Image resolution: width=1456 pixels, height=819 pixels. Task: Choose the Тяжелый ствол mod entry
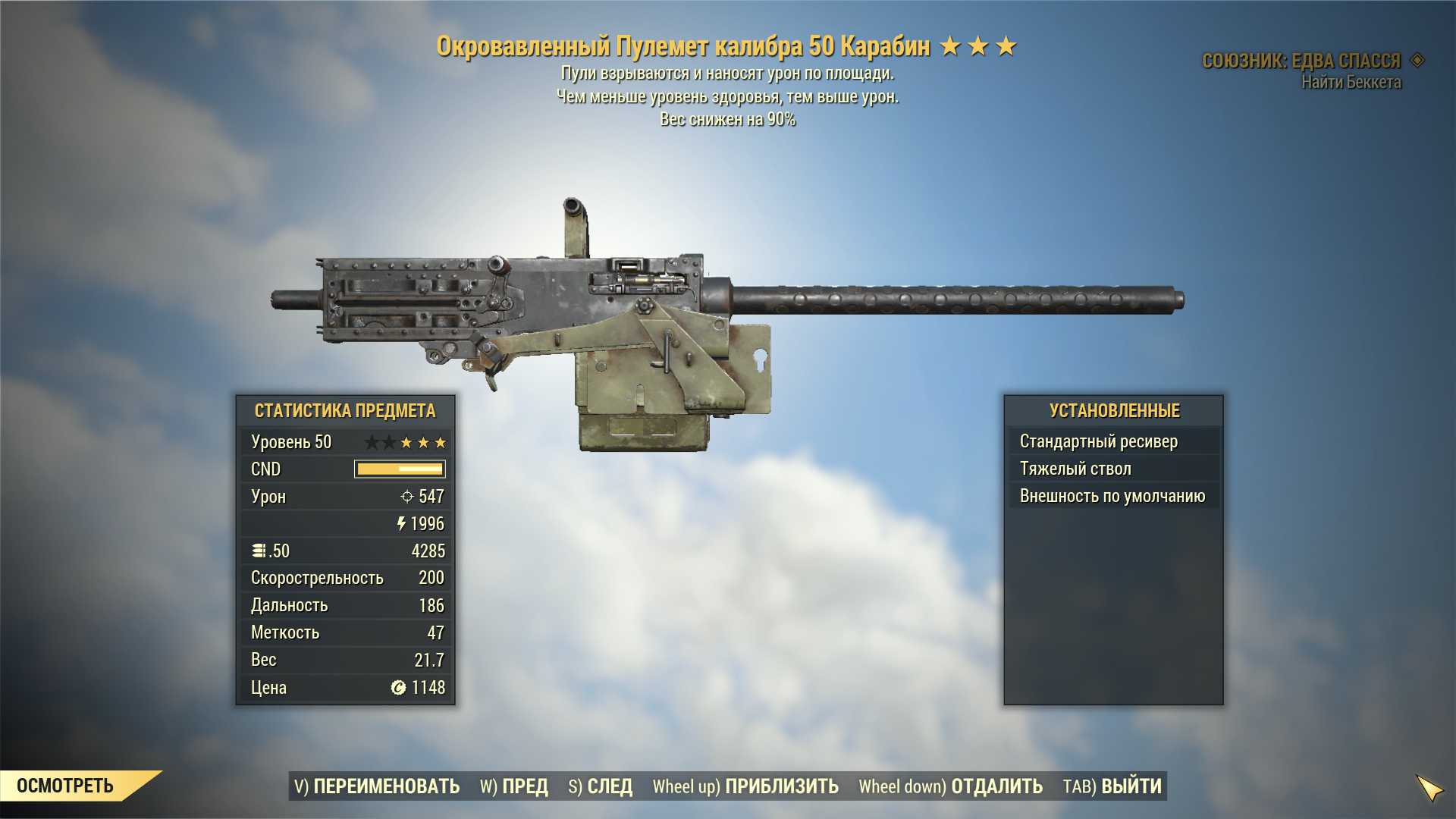(x=1113, y=469)
